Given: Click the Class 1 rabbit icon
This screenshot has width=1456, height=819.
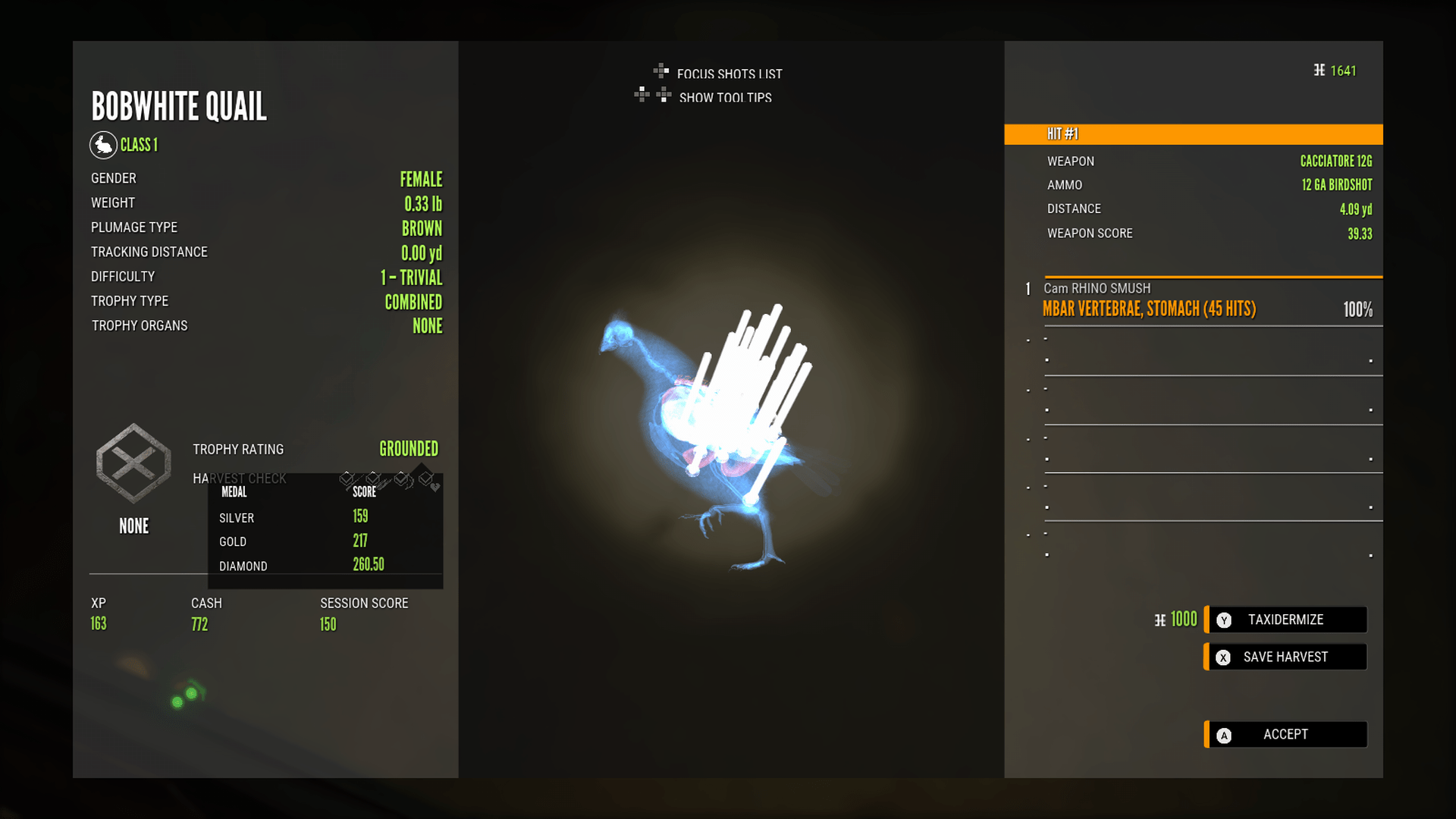Looking at the screenshot, I should 104,145.
